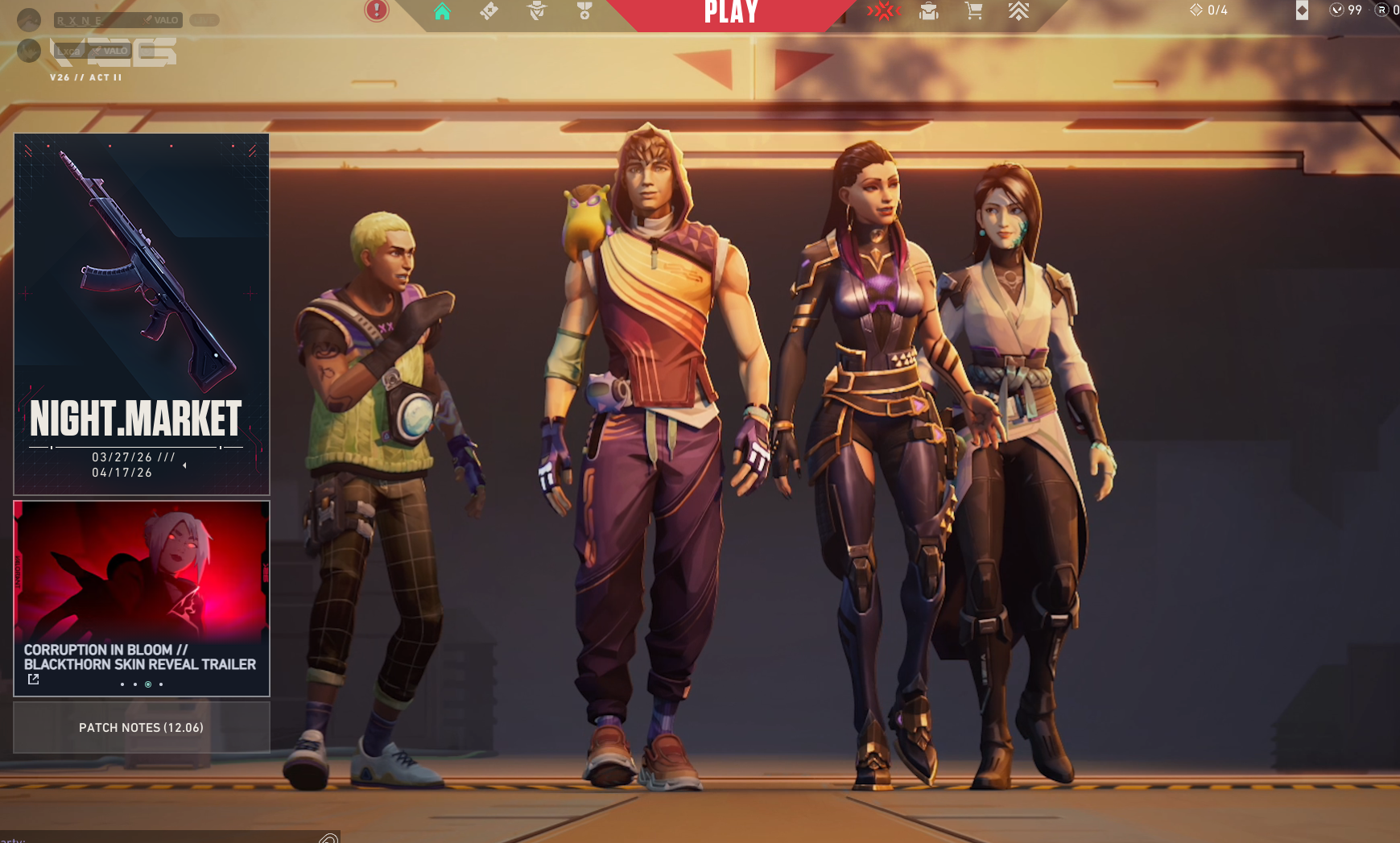
Task: Open the red starburst event icon
Action: [x=883, y=11]
